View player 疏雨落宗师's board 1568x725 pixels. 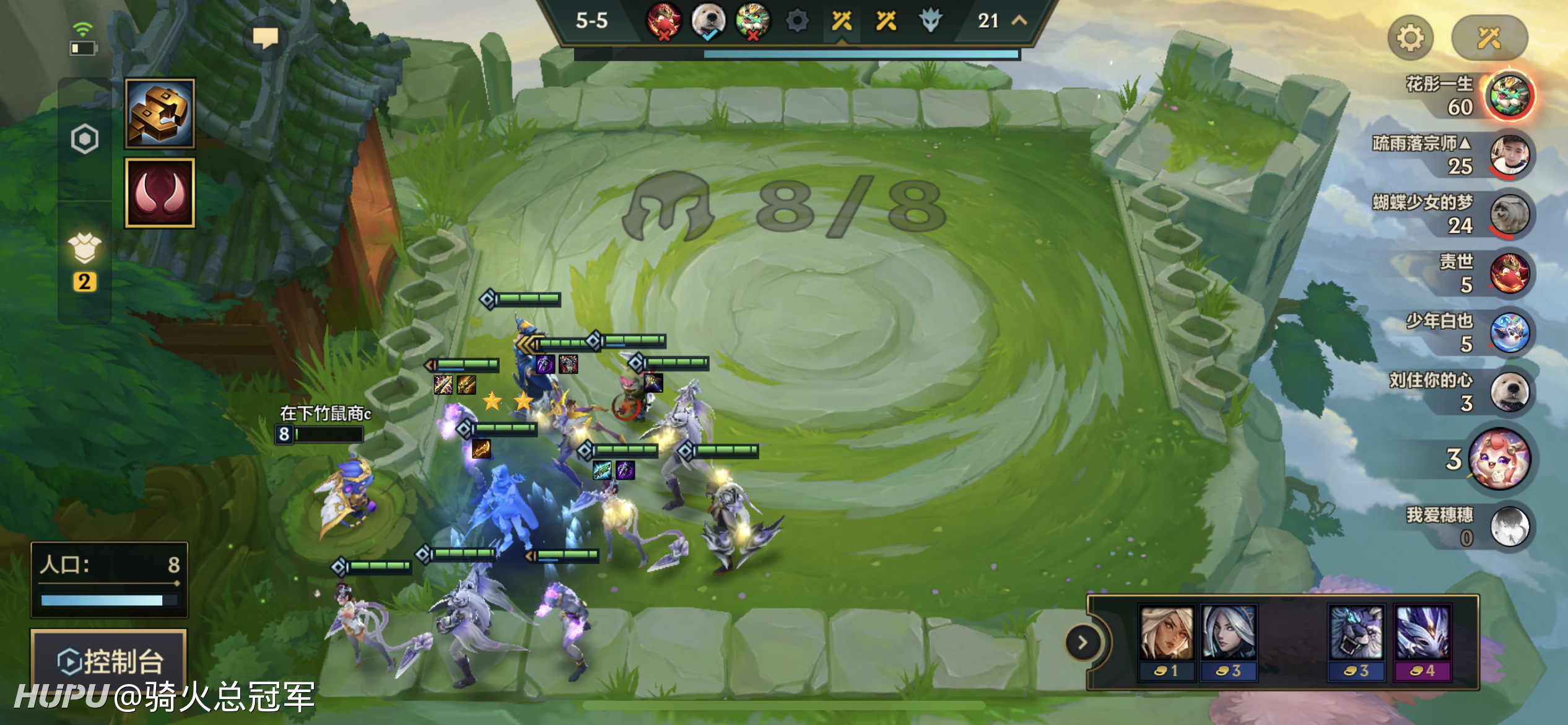click(x=1510, y=155)
